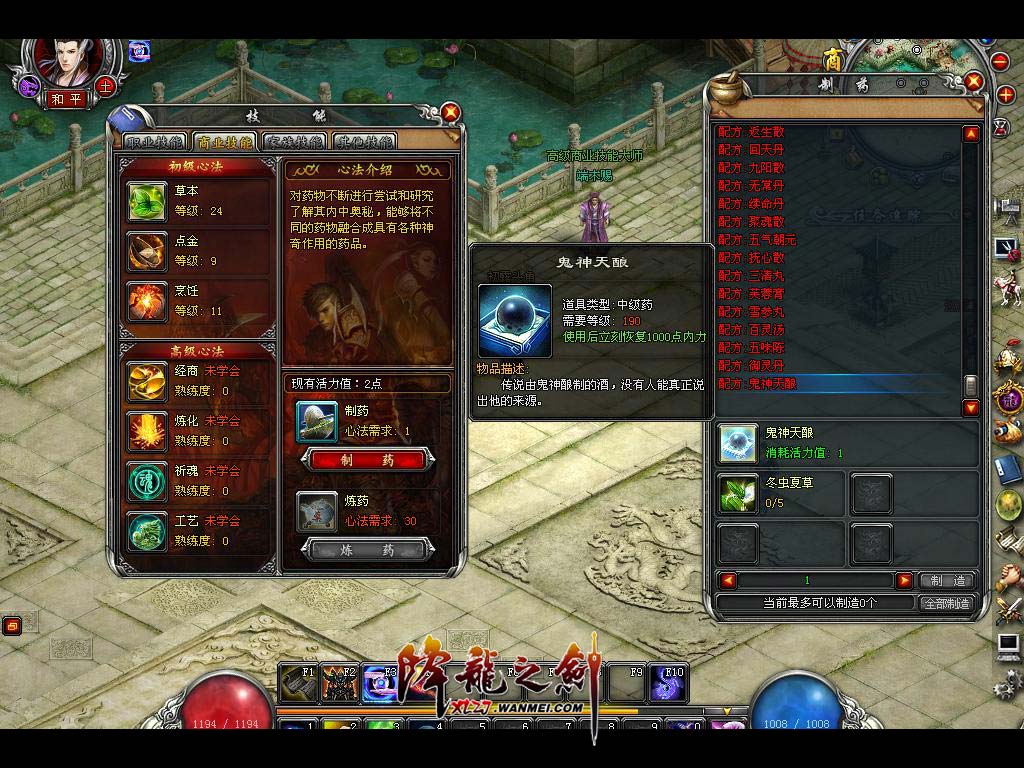Choose the 点金 skill icon
The width and height of the screenshot is (1024, 768).
[x=147, y=252]
